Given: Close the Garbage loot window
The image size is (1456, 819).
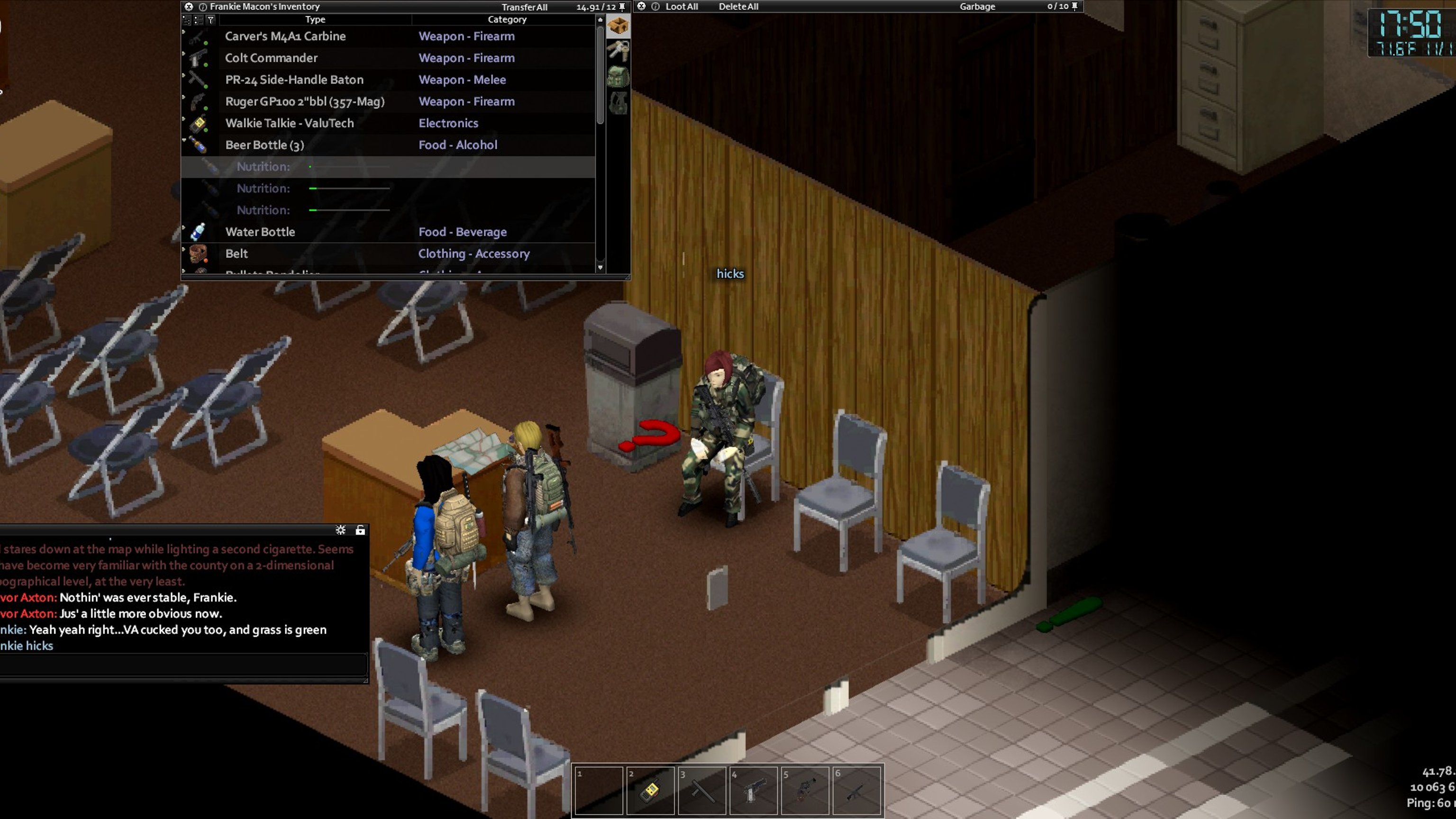Looking at the screenshot, I should pyautogui.click(x=642, y=7).
